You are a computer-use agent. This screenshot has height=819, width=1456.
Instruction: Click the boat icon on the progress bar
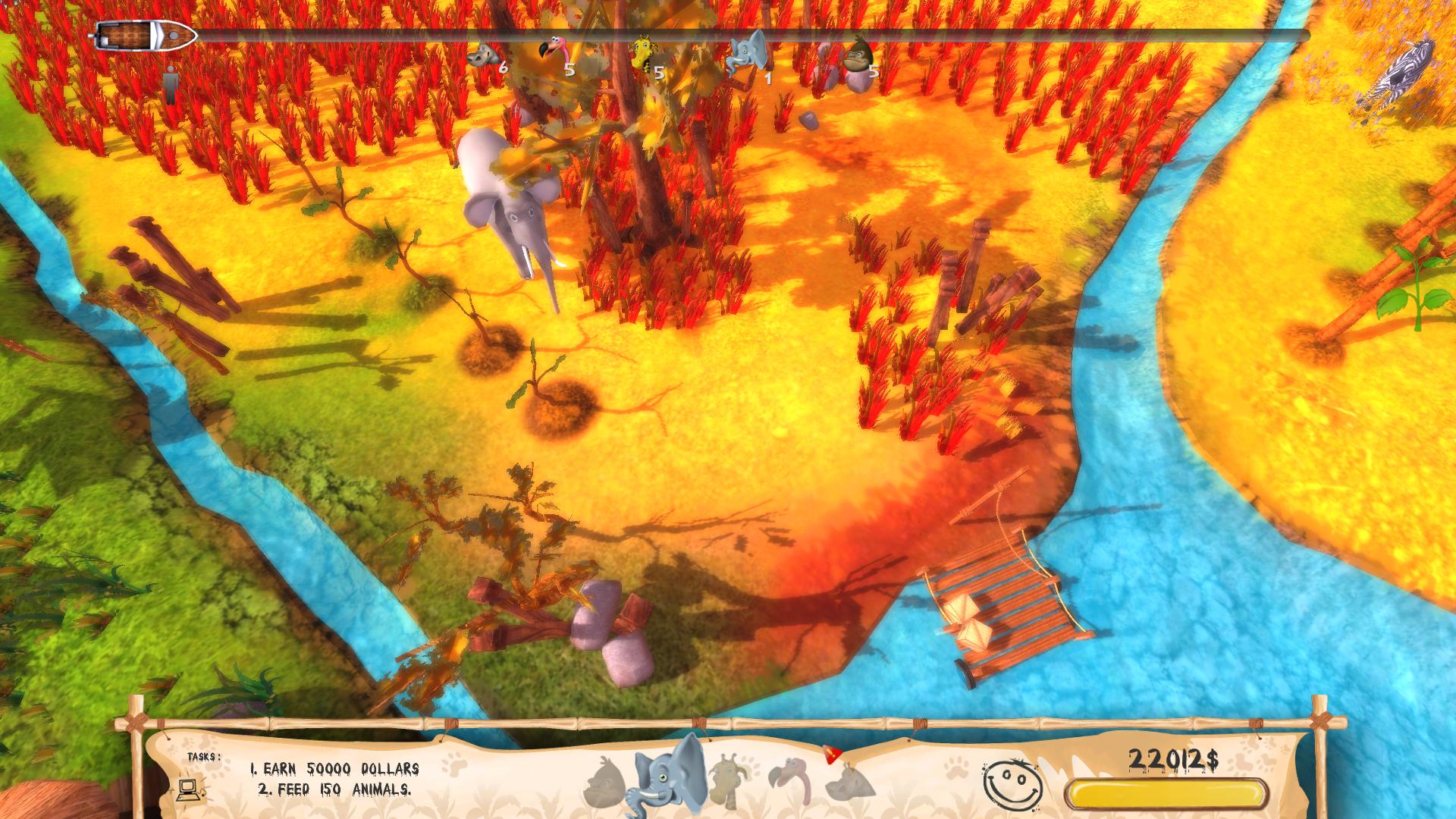[x=146, y=35]
